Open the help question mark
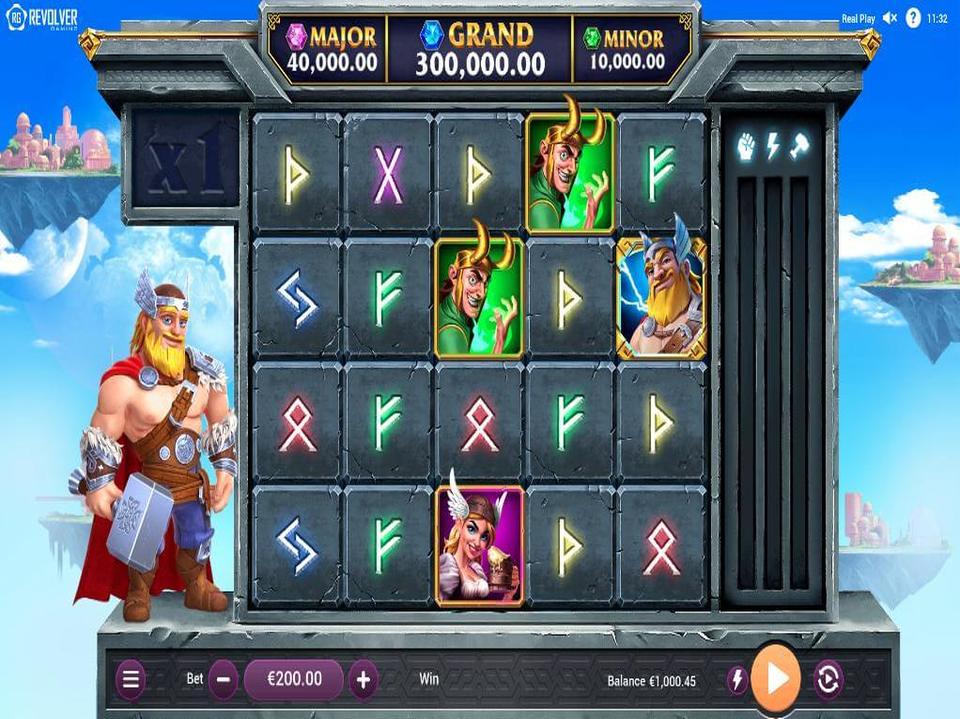This screenshot has width=960, height=719. pos(913,18)
